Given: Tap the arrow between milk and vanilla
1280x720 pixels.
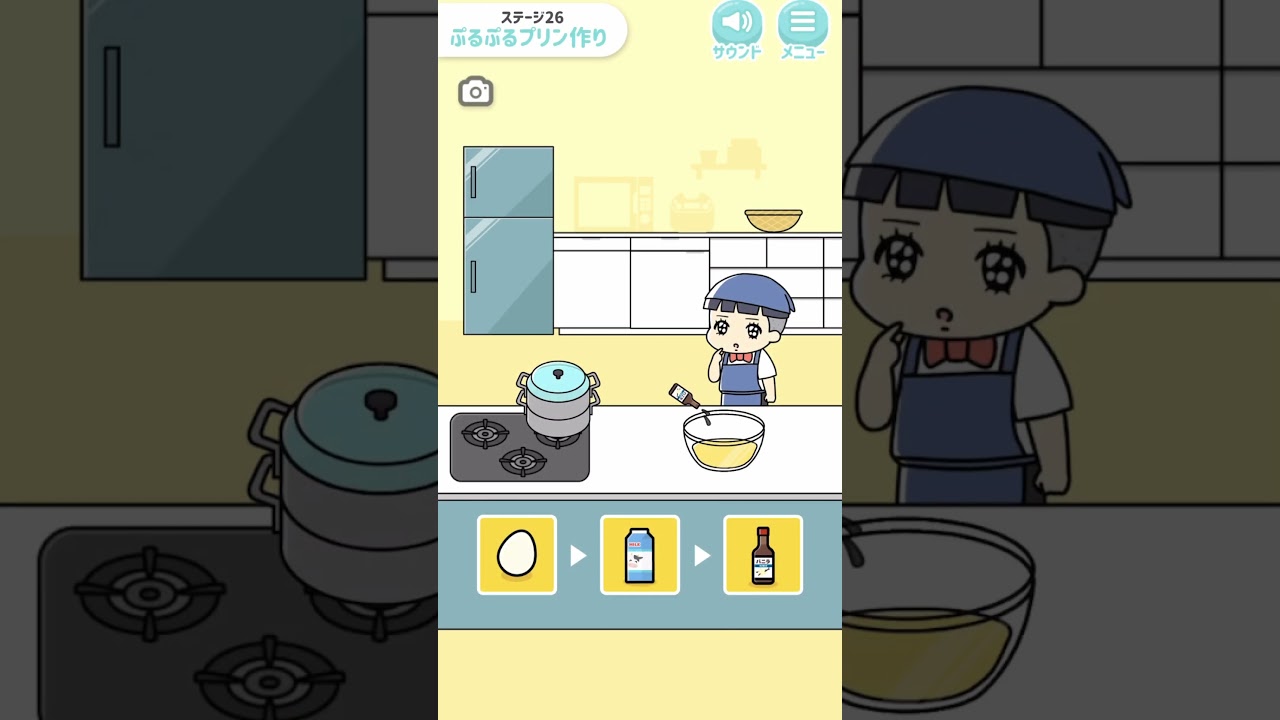Looking at the screenshot, I should tap(703, 554).
